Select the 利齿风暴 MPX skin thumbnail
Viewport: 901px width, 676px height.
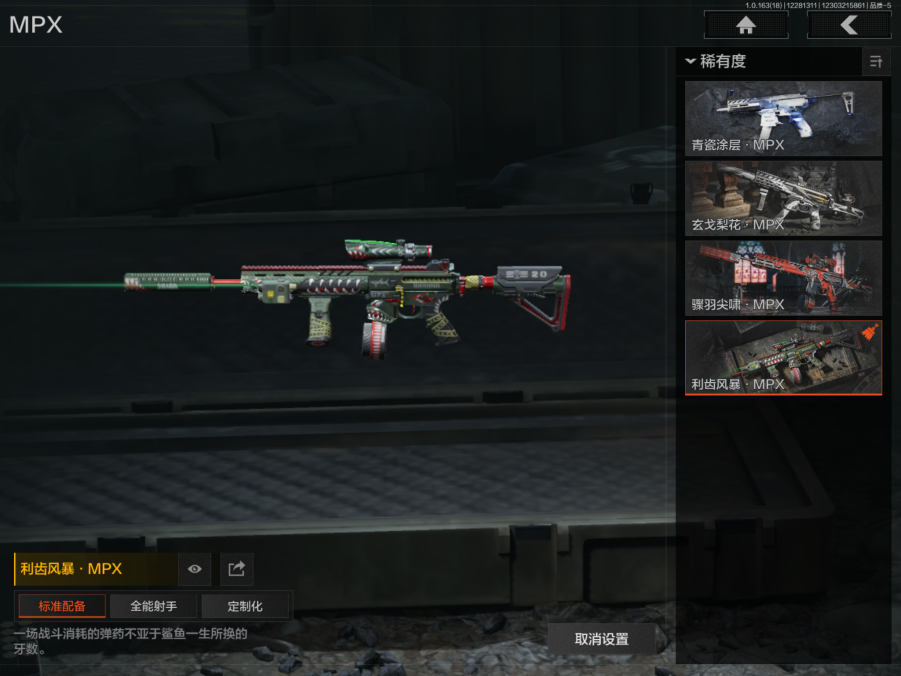click(x=783, y=357)
